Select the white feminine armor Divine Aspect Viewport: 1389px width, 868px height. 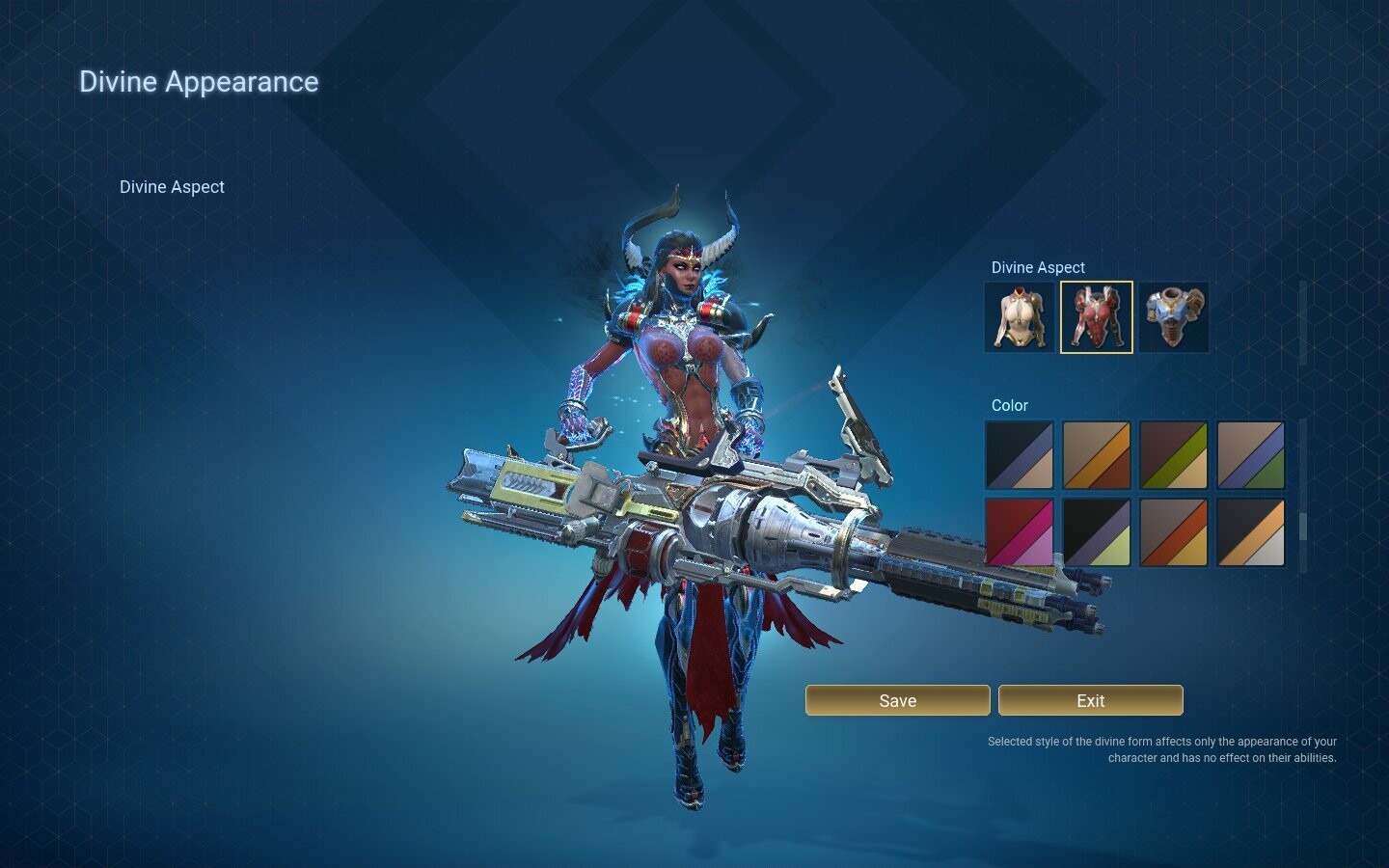click(x=1019, y=316)
